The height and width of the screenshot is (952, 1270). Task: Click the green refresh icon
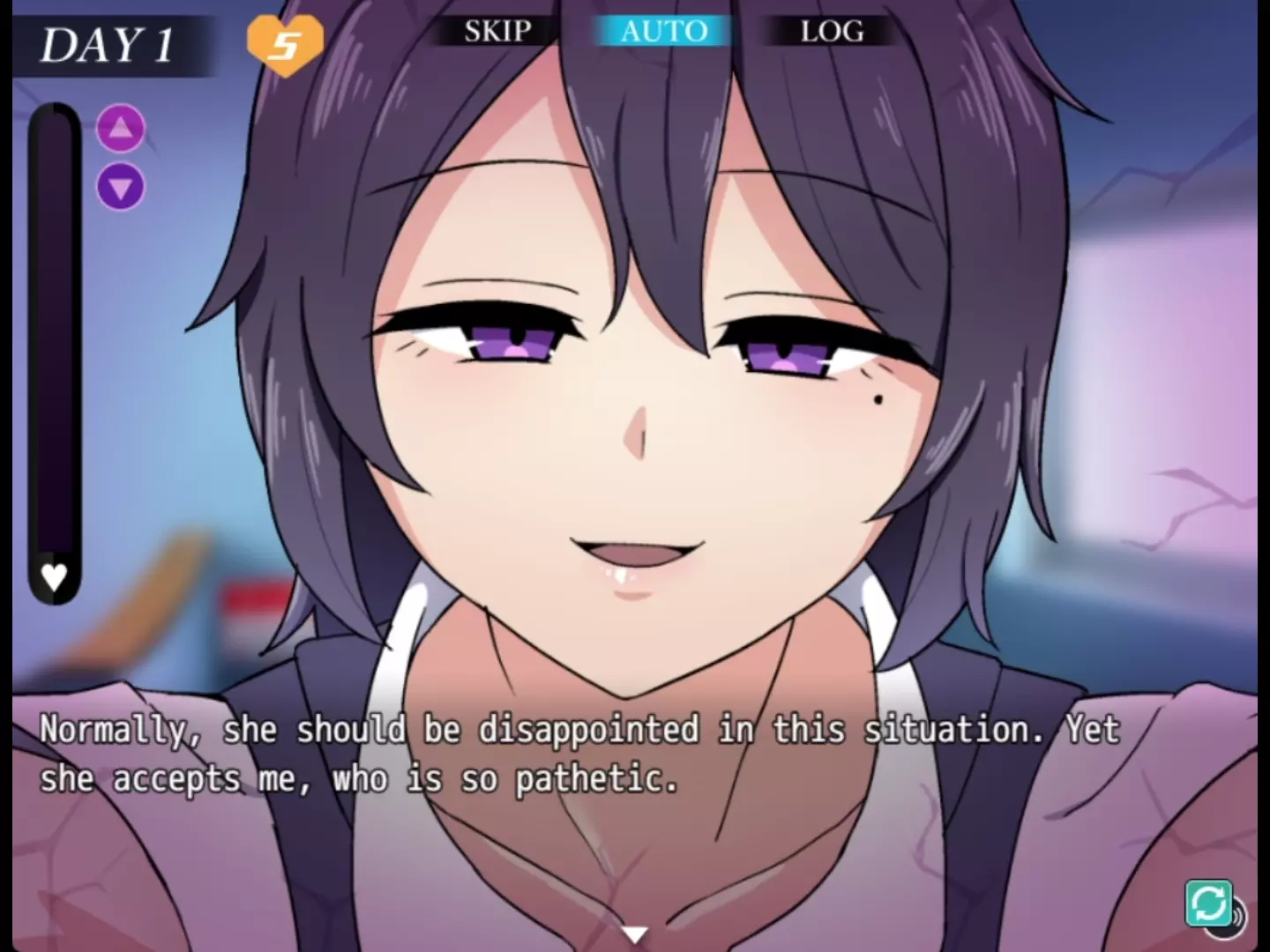click(x=1207, y=903)
